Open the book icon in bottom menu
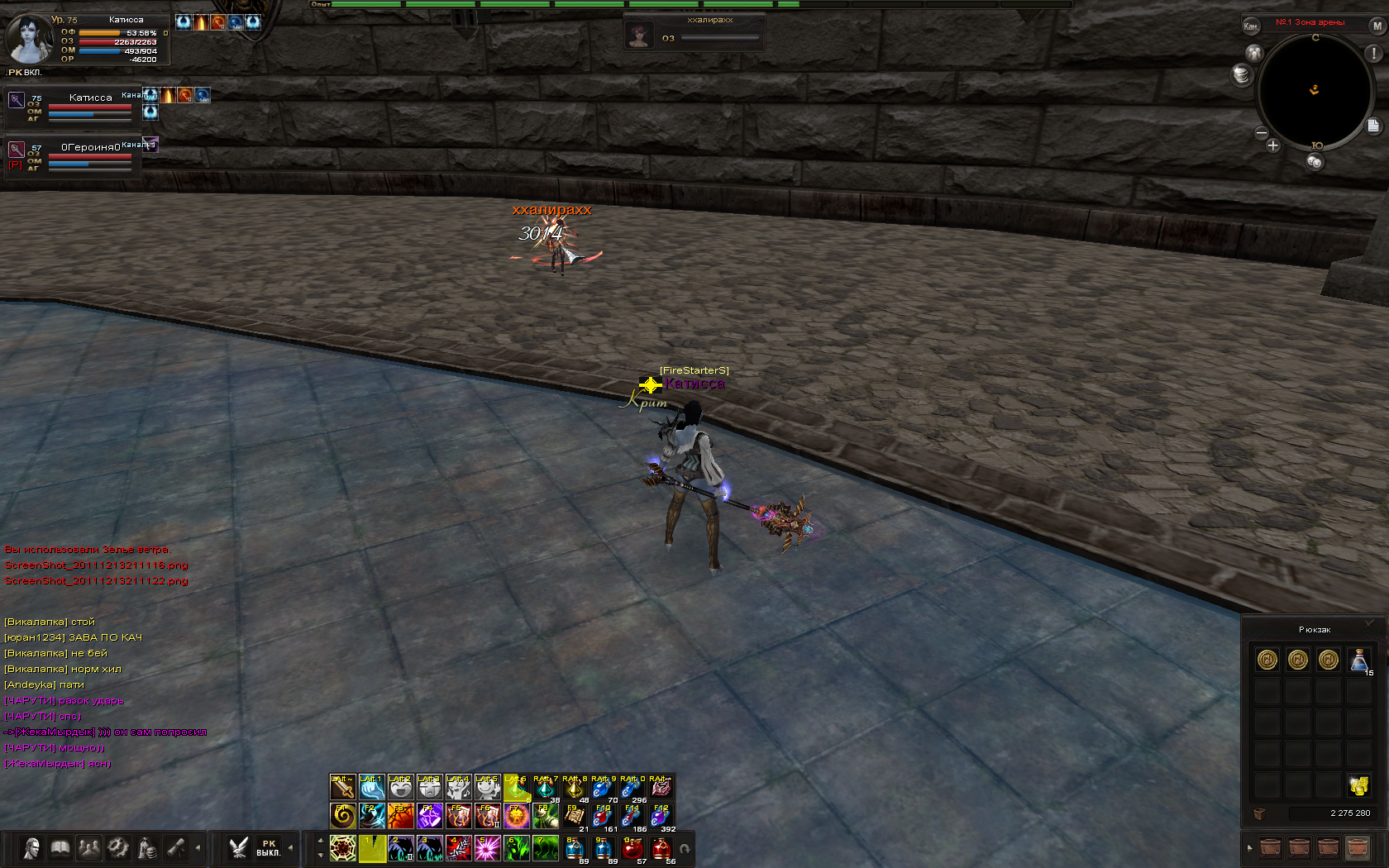1389x868 pixels. tap(60, 848)
